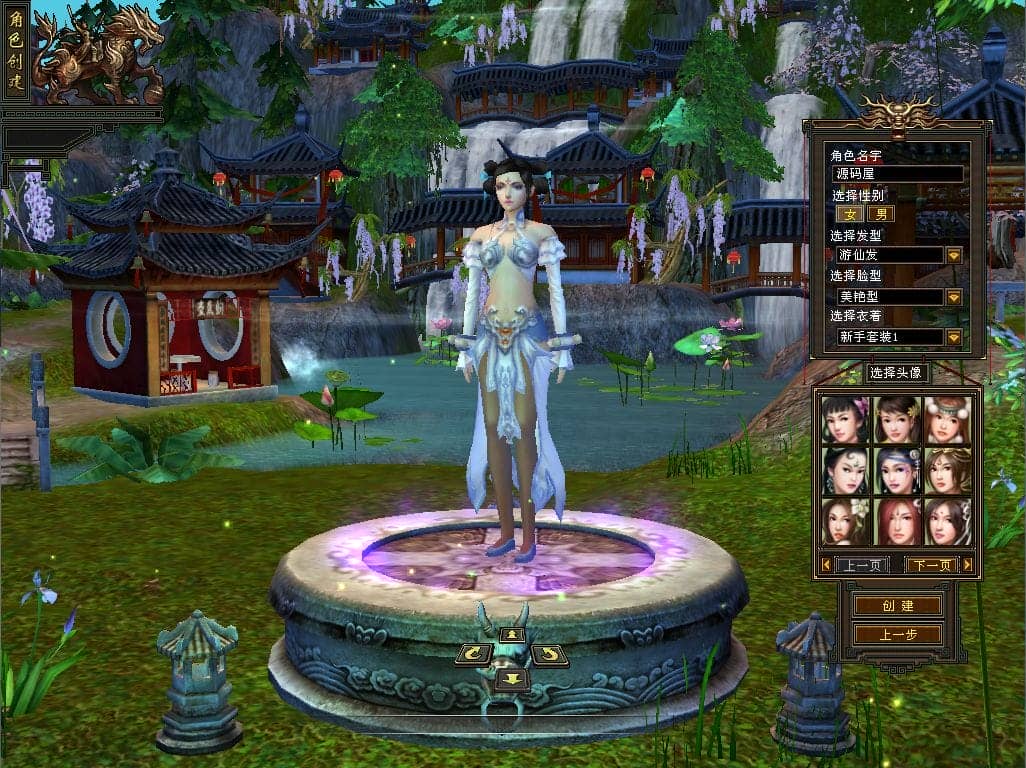Screen dimensions: 1026x768
Task: Click the up arrow camera button
Action: 512,634
